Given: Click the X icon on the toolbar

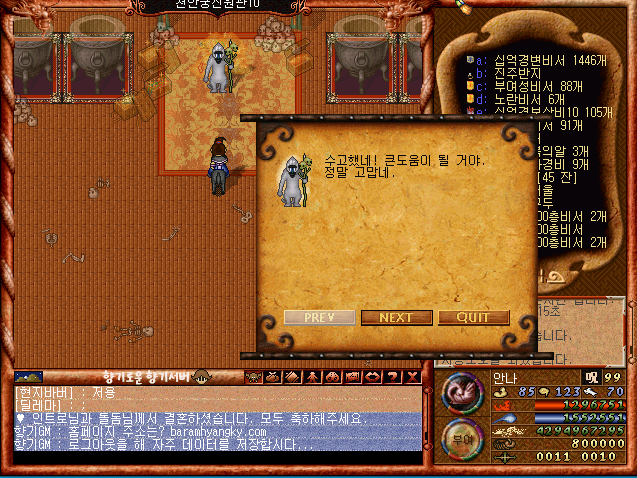Looking at the screenshot, I should coord(411,376).
